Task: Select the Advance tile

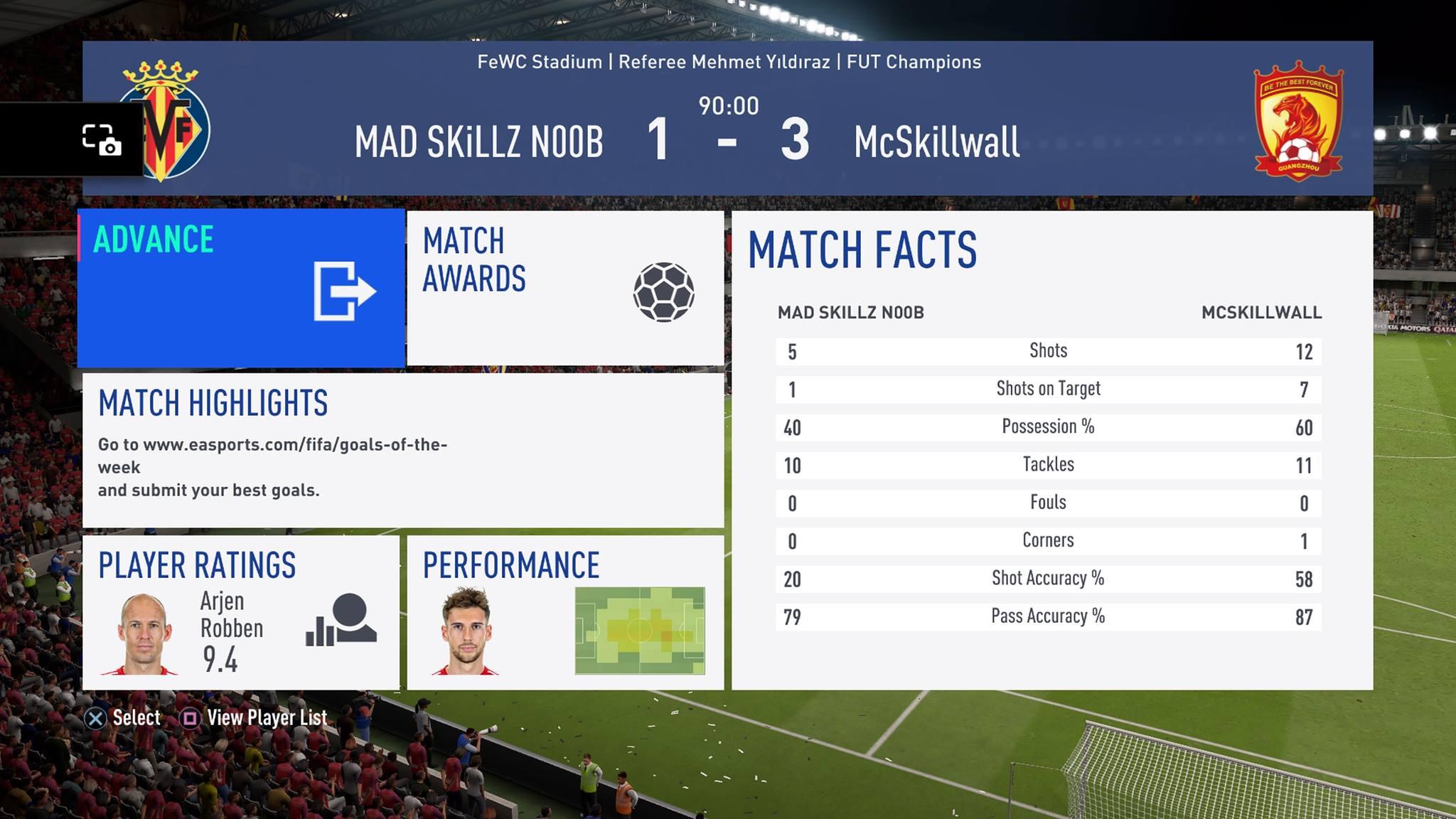Action: pos(241,288)
